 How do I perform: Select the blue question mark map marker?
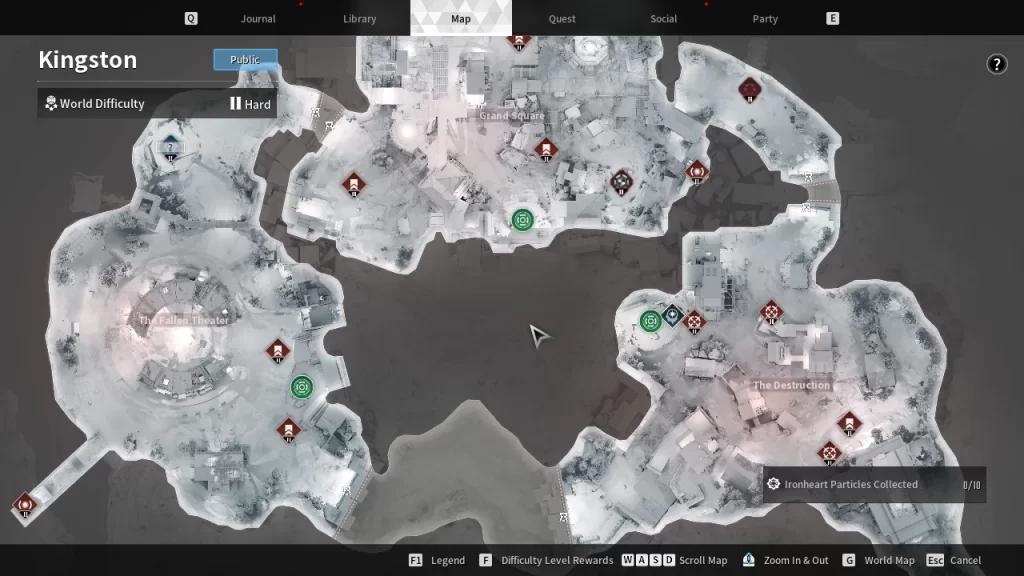pyautogui.click(x=170, y=148)
